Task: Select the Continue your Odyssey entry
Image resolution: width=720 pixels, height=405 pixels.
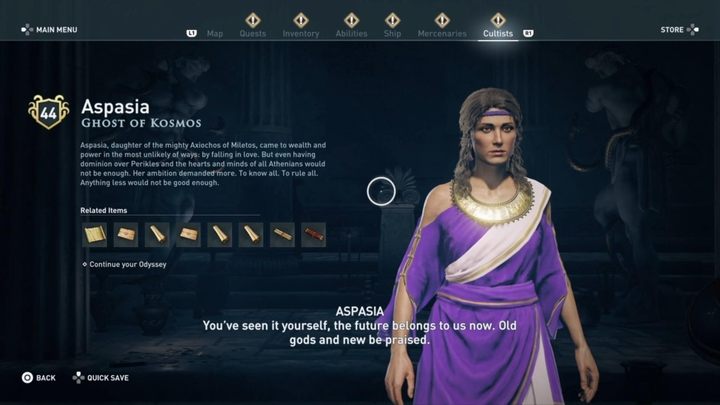Action: point(125,264)
